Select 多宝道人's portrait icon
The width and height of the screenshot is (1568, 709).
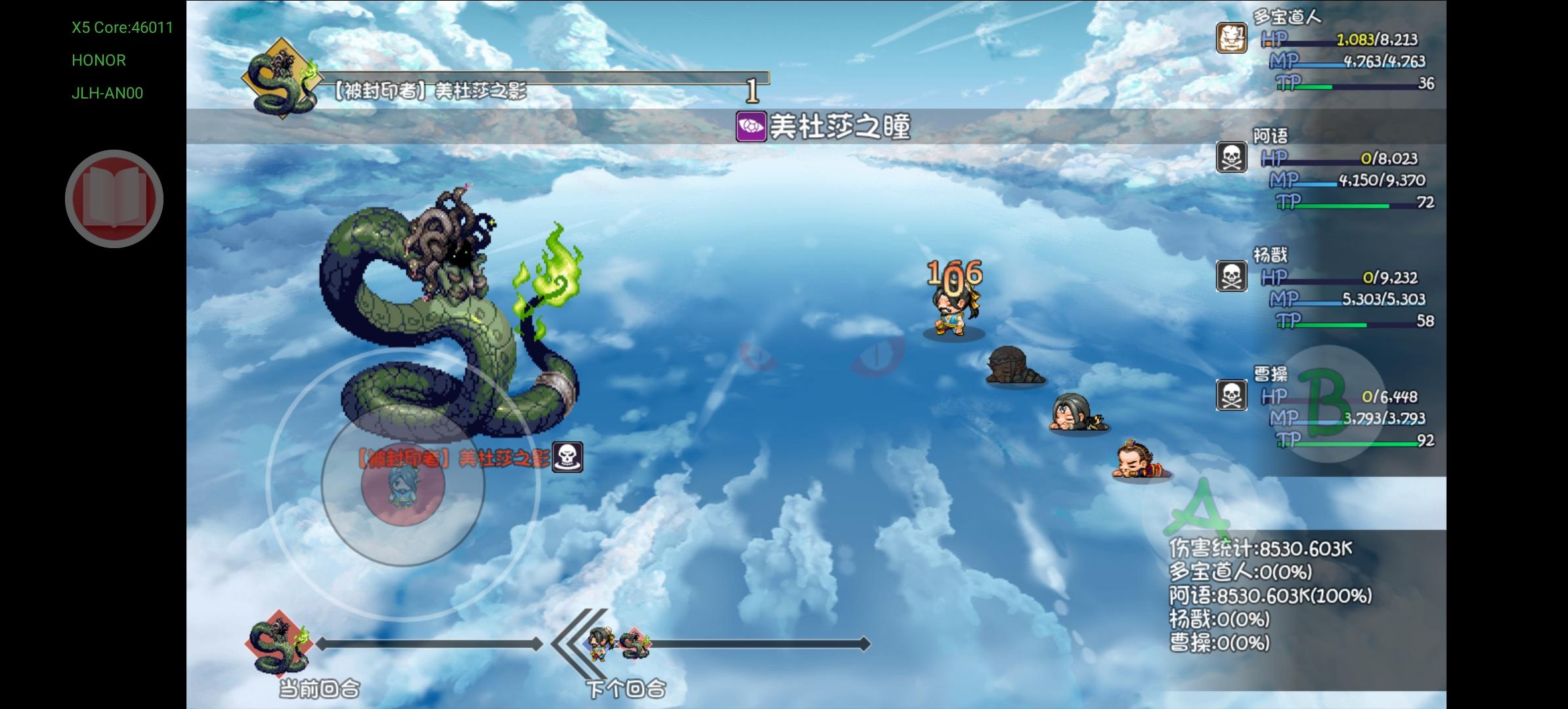1231,38
